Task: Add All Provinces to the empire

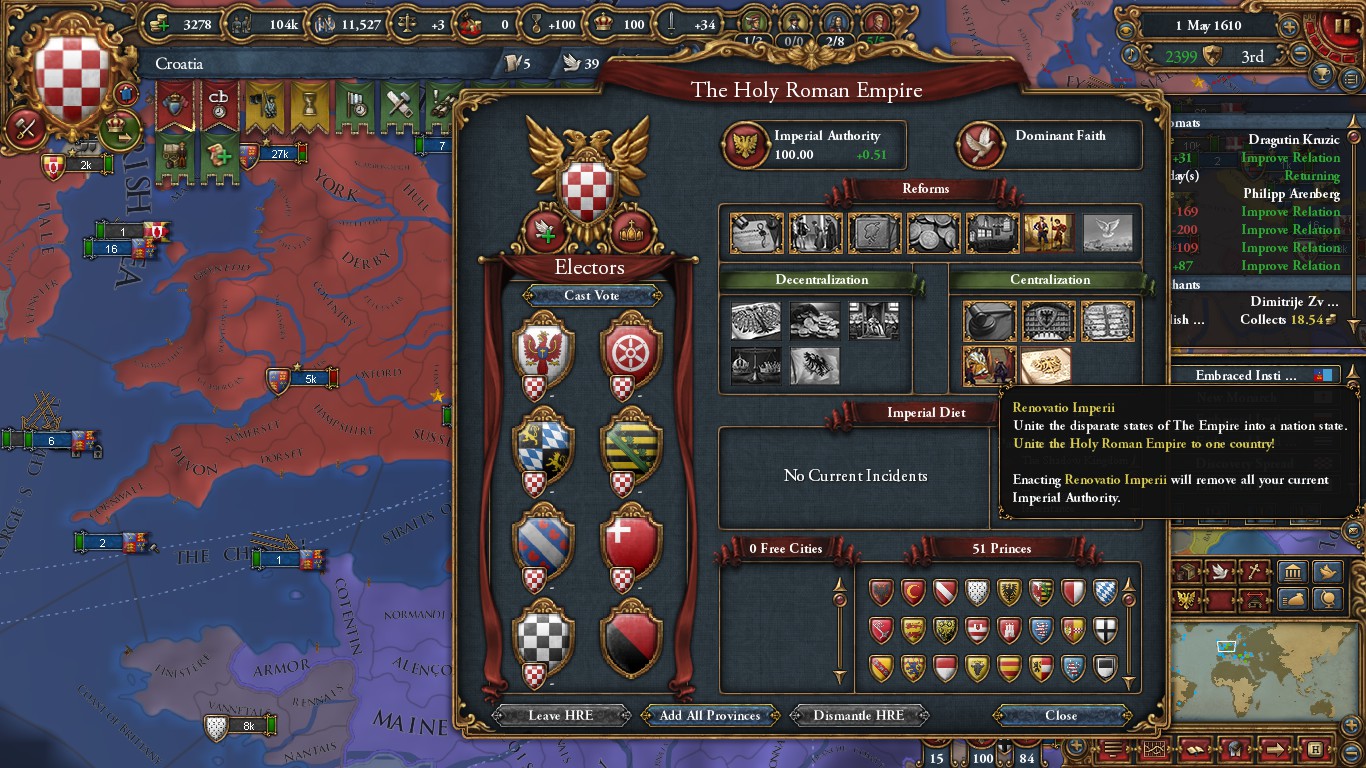Action: (x=710, y=715)
